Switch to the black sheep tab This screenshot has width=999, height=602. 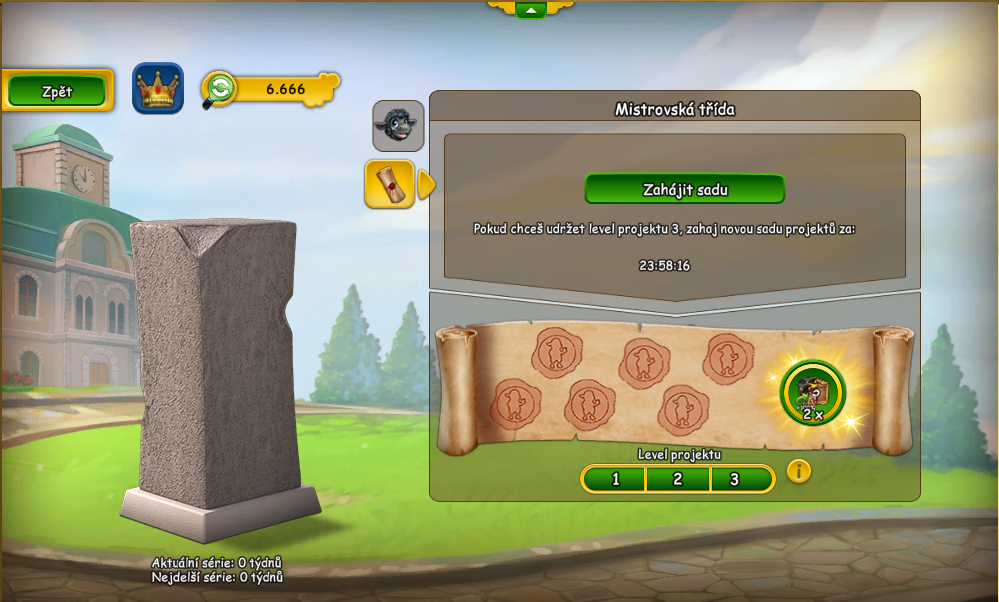(398, 125)
